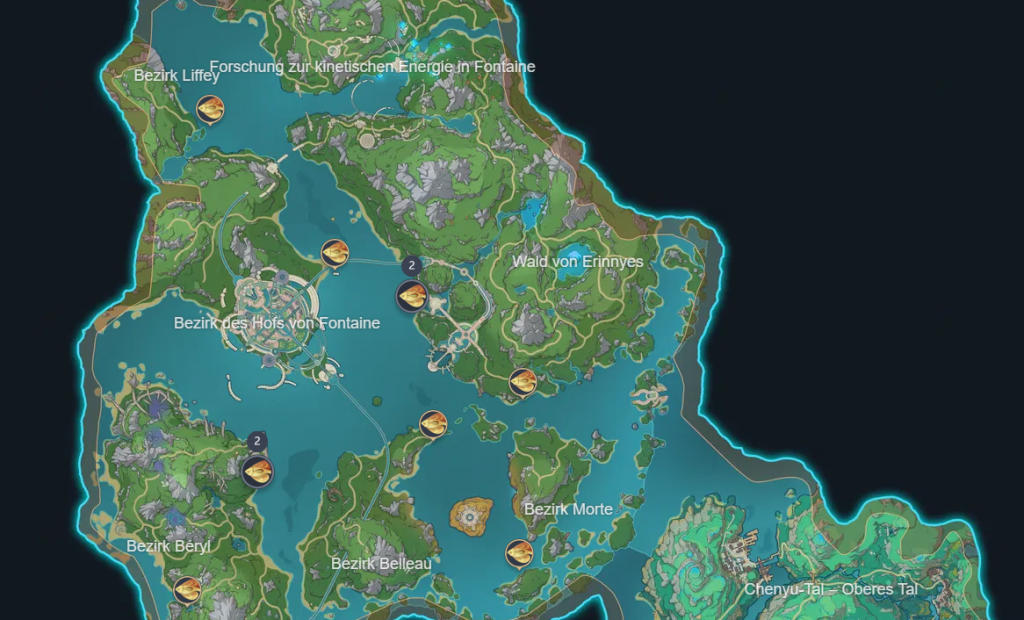Select the fish marker below Bezirk Morte label
Viewport: 1024px width, 620px height.
click(x=518, y=553)
